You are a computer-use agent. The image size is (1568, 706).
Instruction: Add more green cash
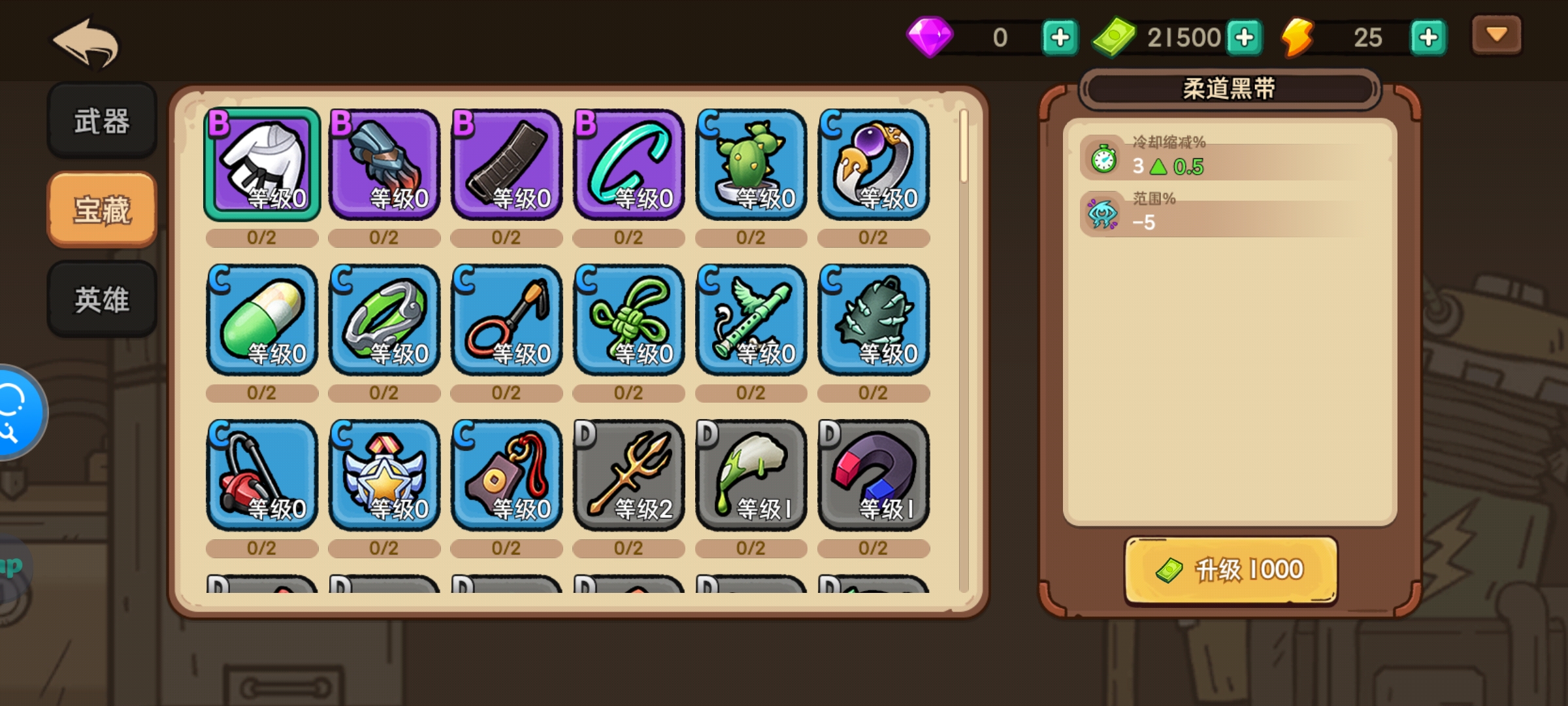coord(1244,37)
